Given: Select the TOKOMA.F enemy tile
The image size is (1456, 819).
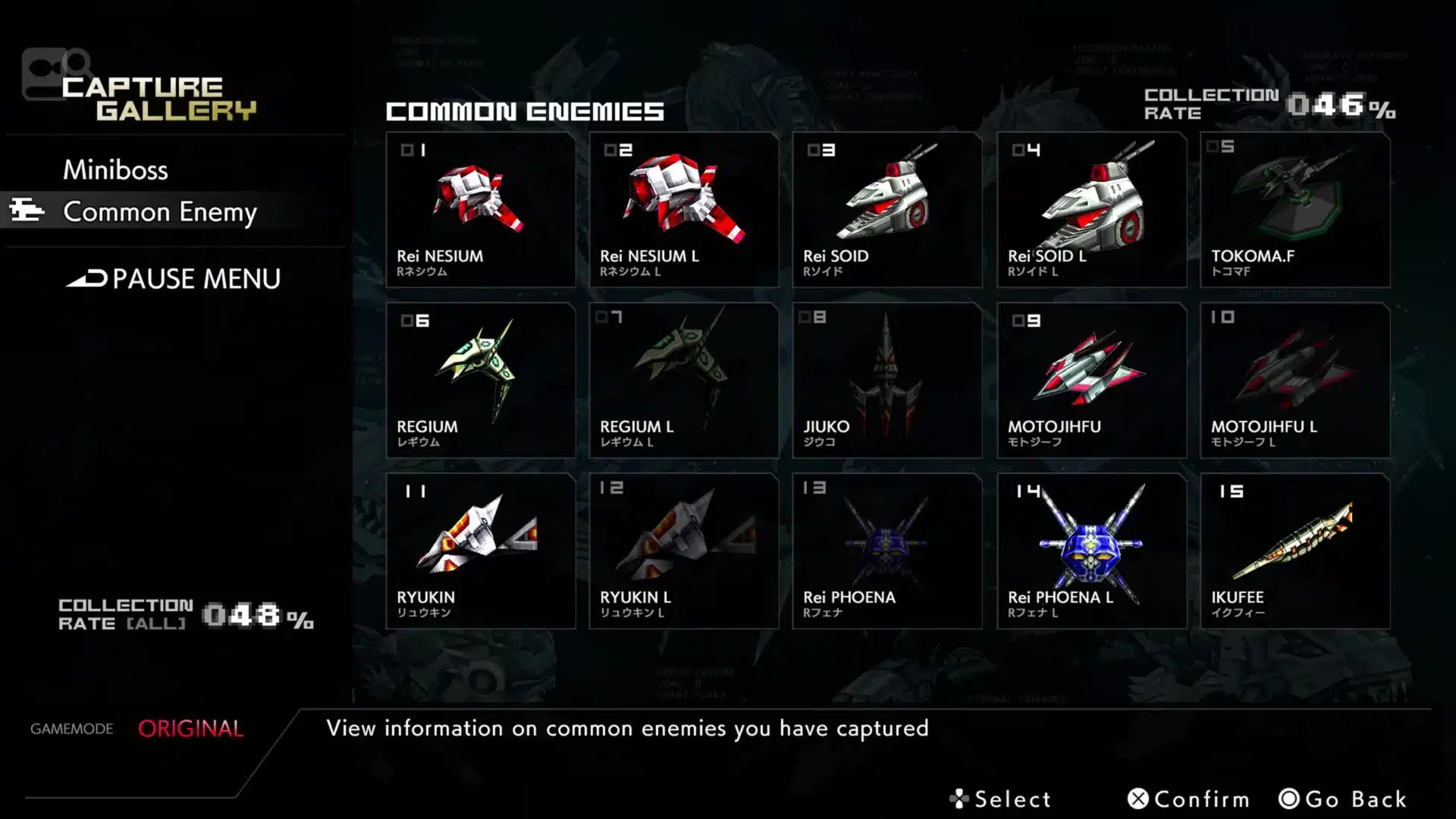Looking at the screenshot, I should (x=1295, y=210).
